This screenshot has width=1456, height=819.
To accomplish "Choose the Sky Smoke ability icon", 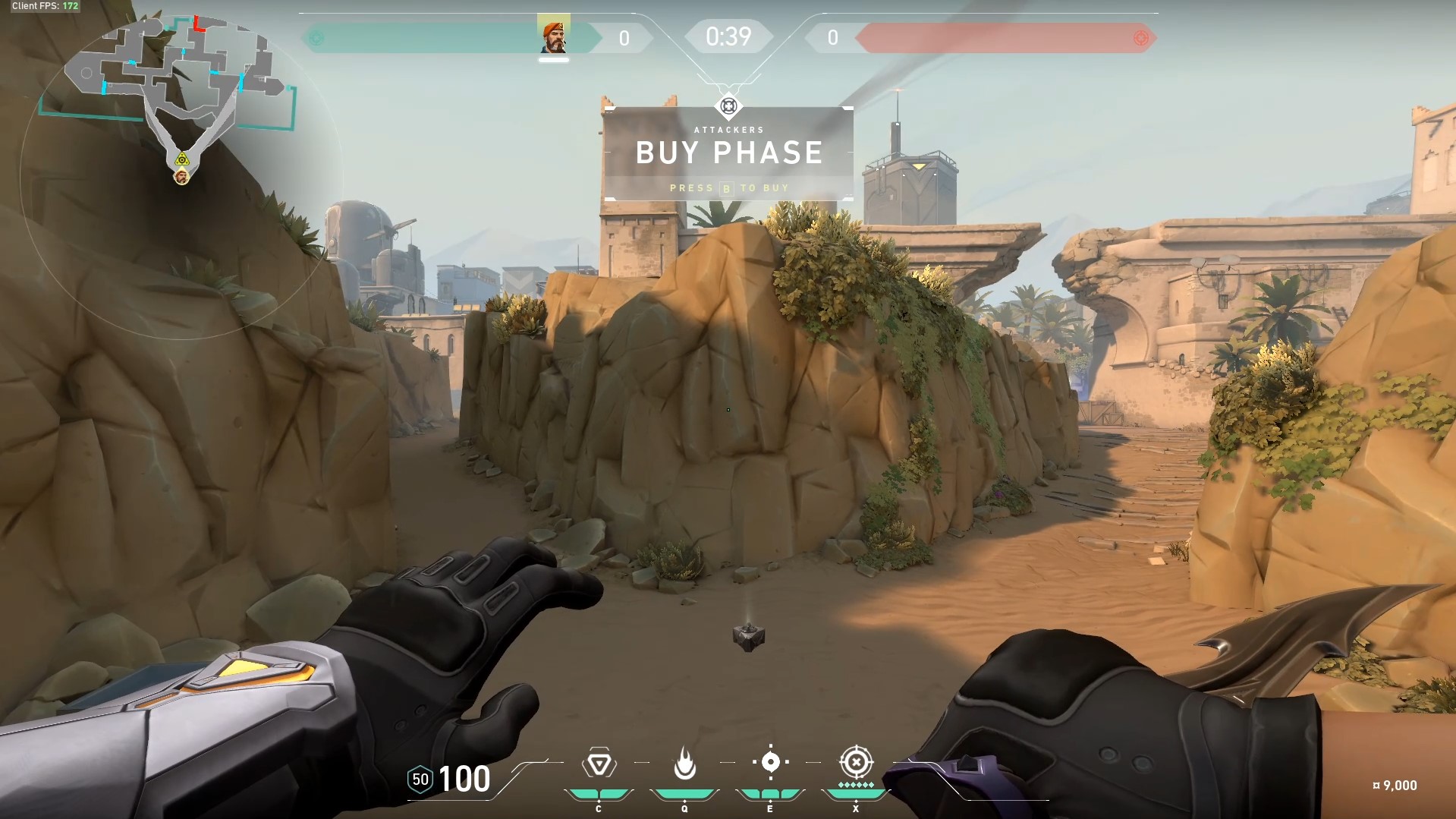I will [770, 762].
